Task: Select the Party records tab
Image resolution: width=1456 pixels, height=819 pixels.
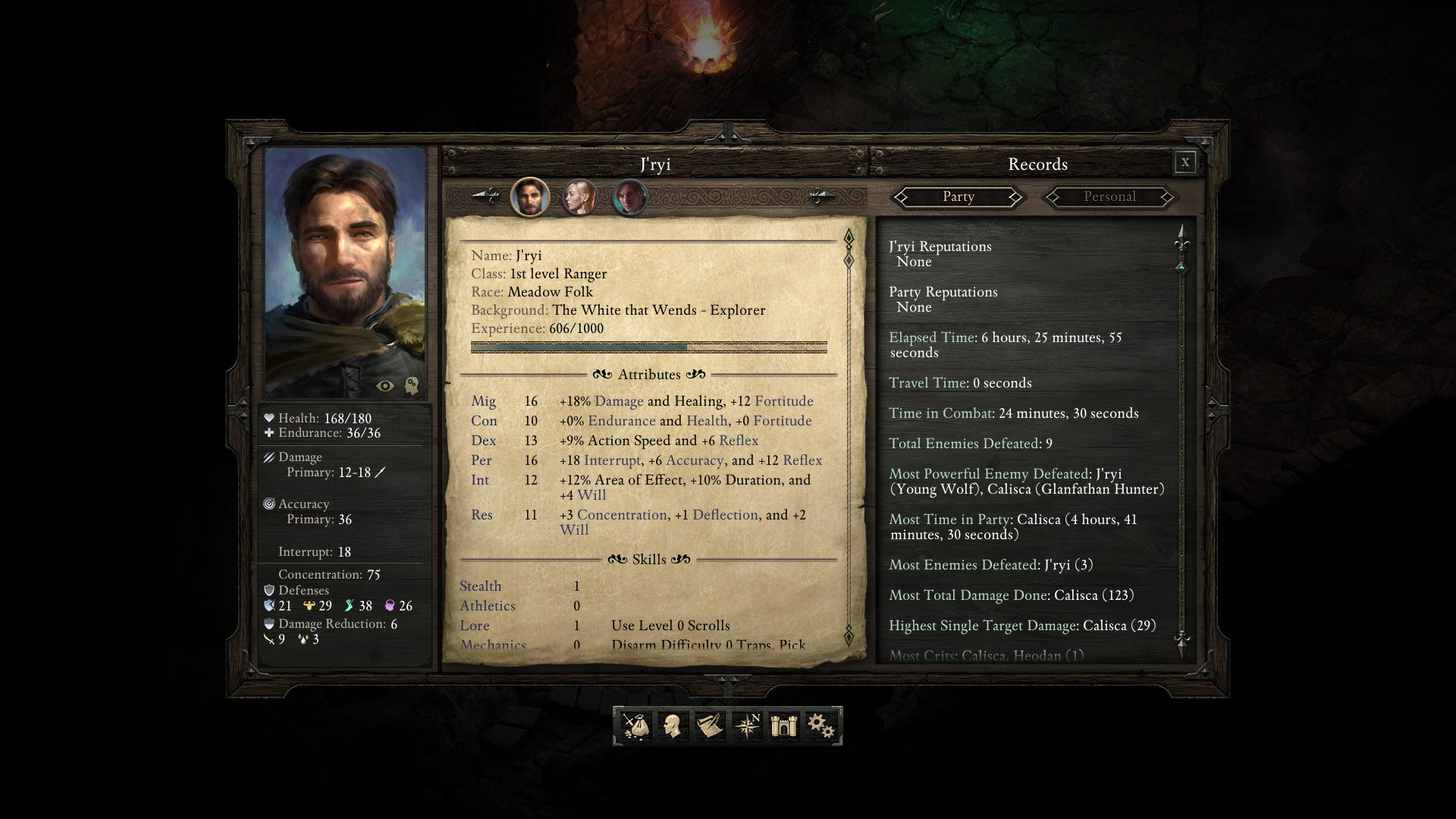Action: 958,197
